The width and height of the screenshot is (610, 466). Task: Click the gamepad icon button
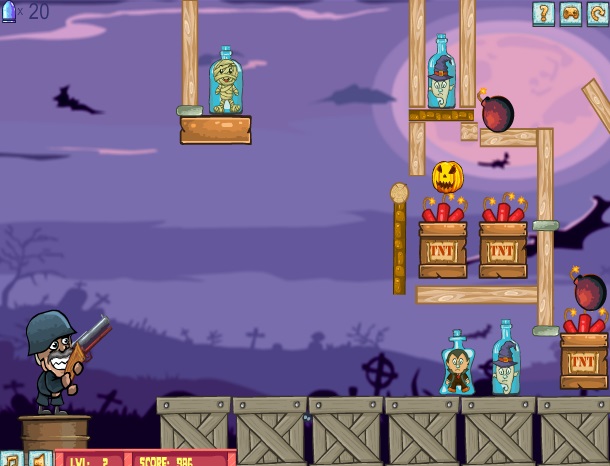click(x=571, y=13)
